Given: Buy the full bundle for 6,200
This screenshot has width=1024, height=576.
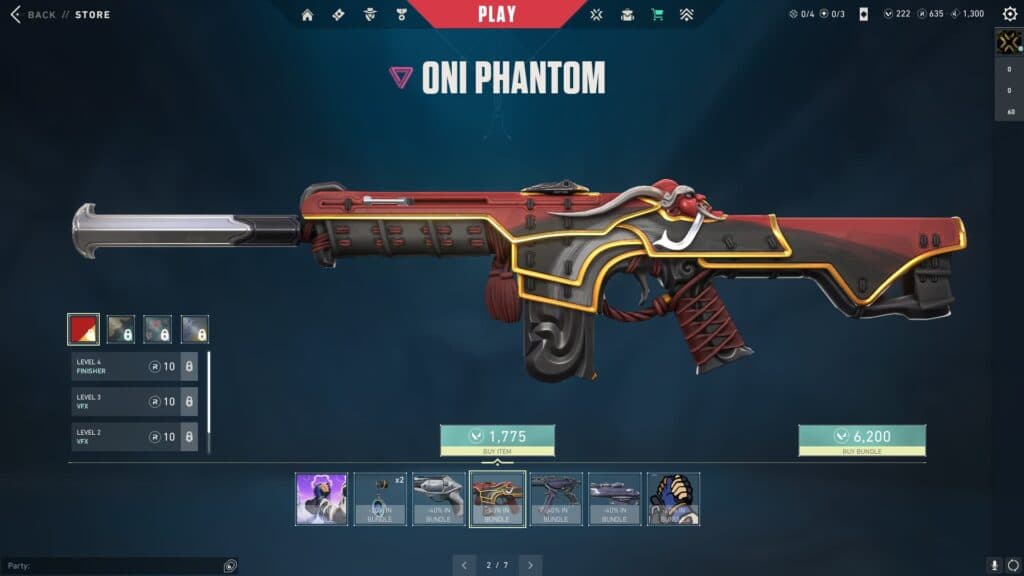Looking at the screenshot, I should coord(861,439).
